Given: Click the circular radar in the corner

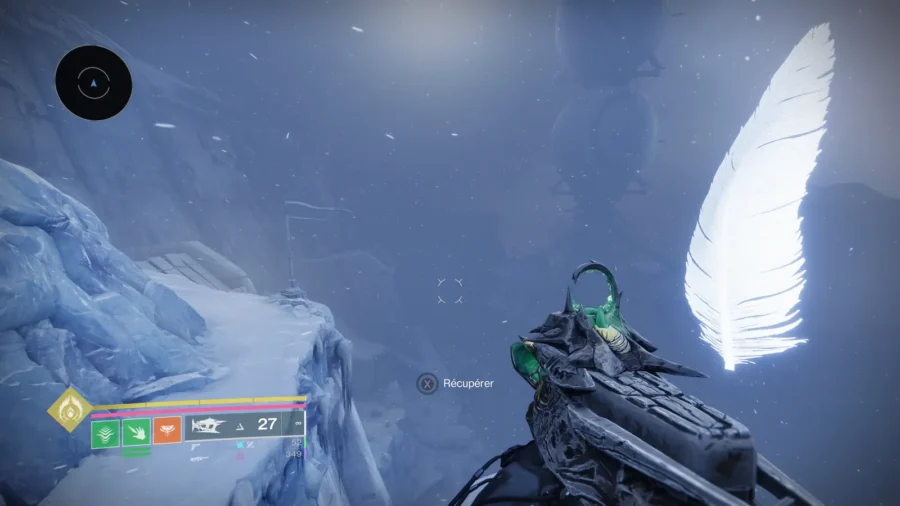Looking at the screenshot, I should 94,83.
